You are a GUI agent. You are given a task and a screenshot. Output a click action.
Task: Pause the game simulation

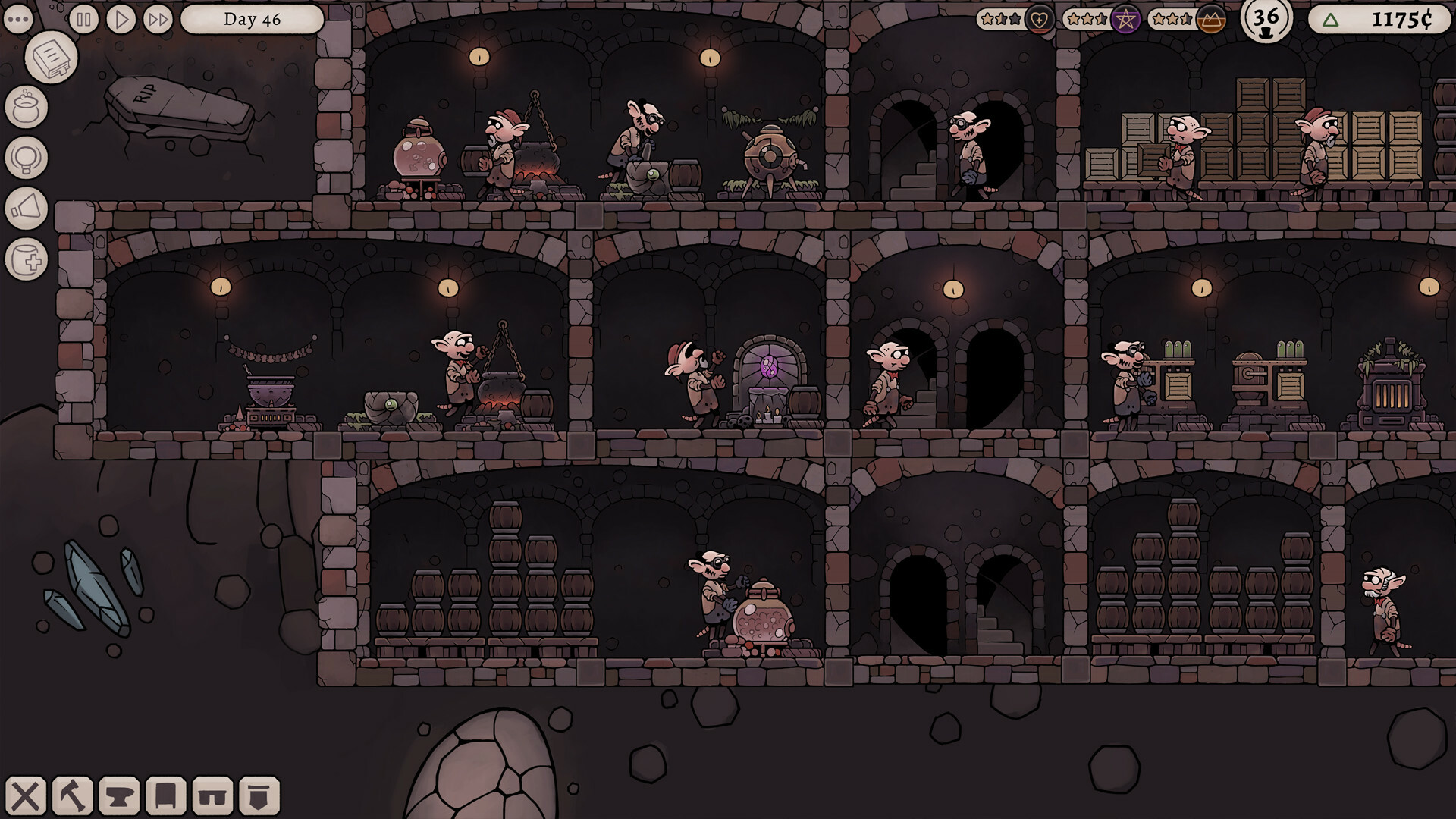point(83,20)
